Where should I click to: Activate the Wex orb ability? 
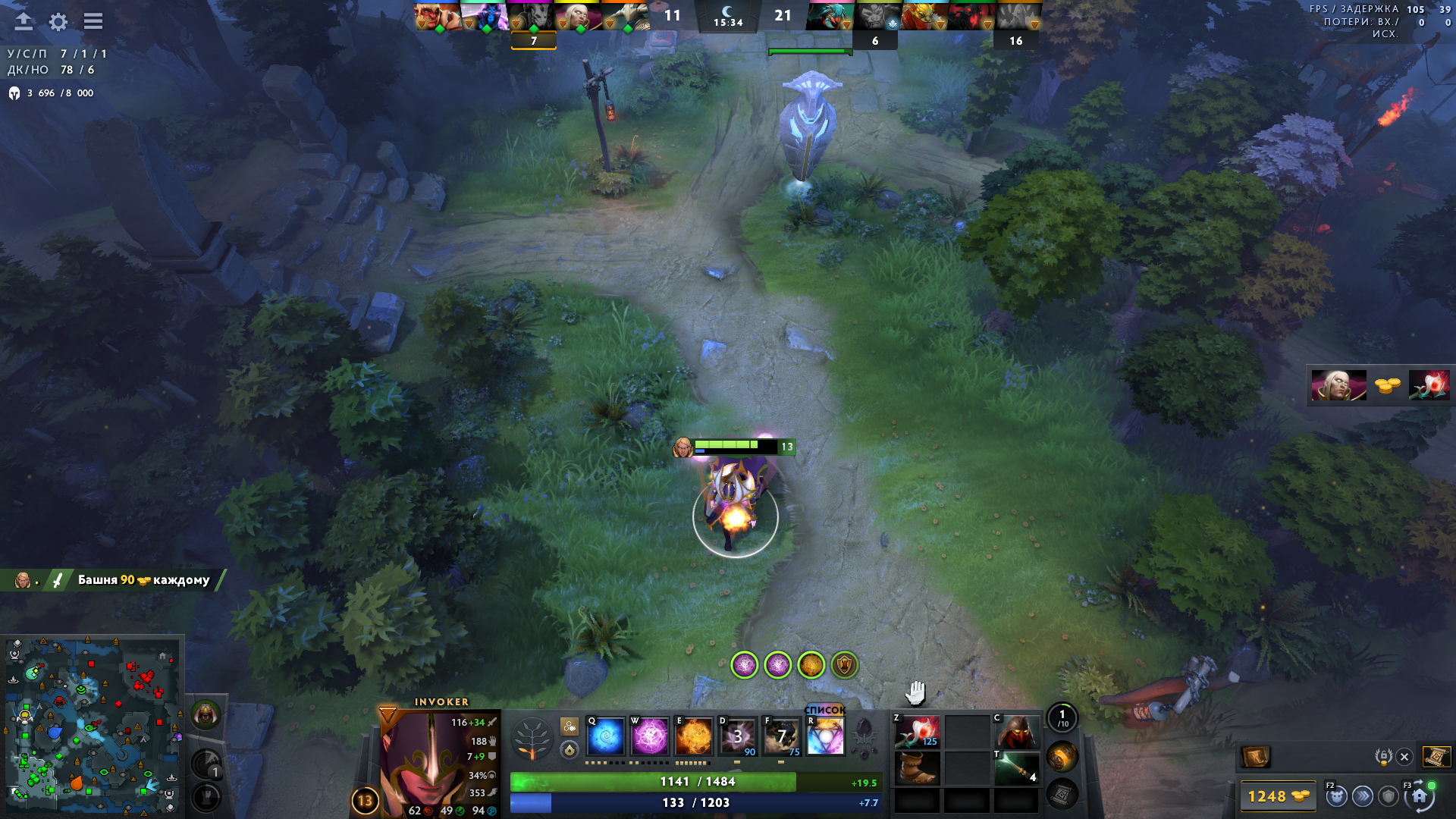pos(650,736)
